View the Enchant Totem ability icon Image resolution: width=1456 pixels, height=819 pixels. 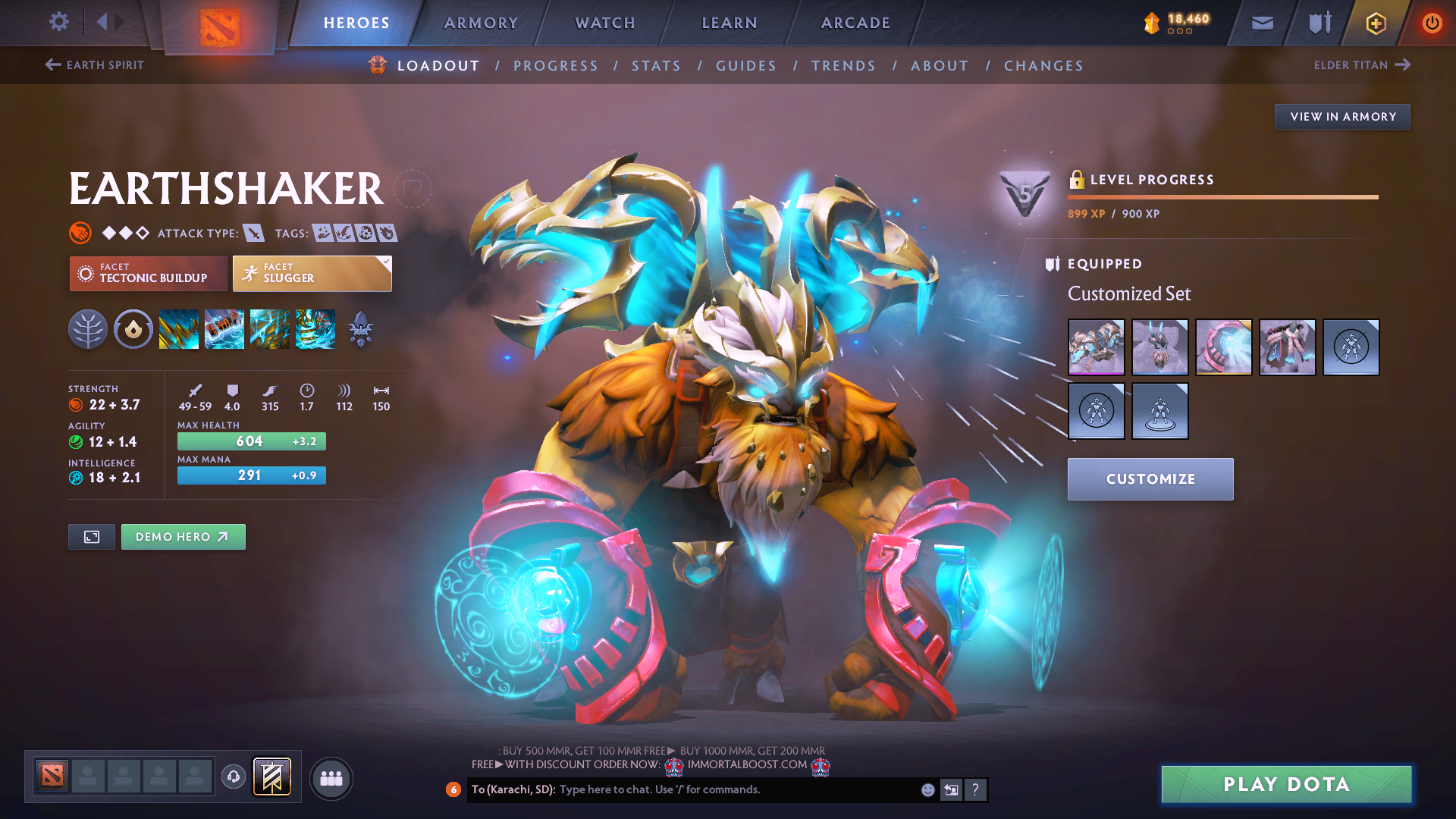[x=224, y=329]
